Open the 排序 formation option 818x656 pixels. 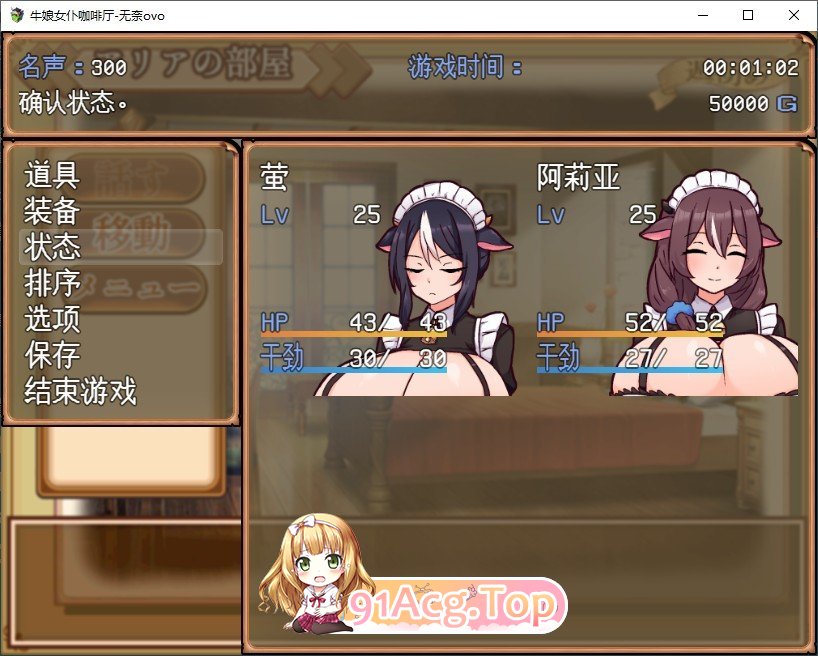click(52, 283)
